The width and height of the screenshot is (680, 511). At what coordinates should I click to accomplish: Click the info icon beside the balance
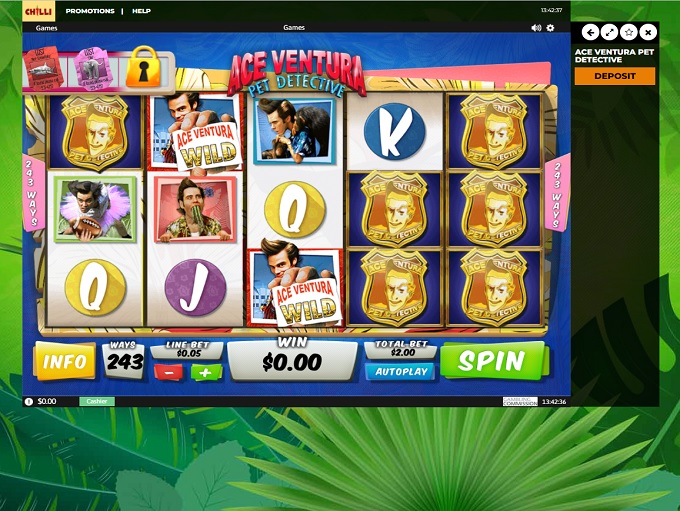[x=29, y=401]
